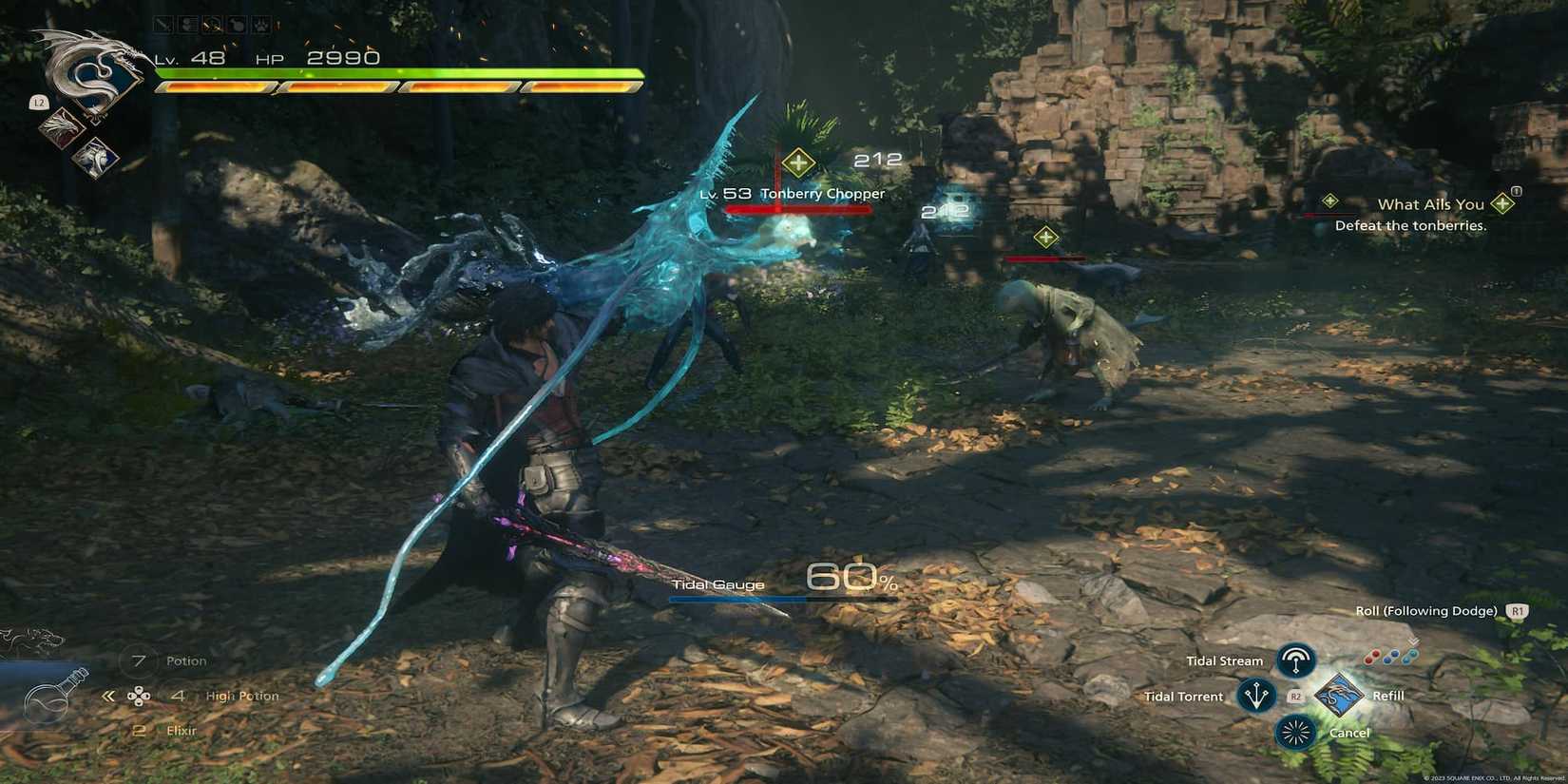The image size is (1568, 784).
Task: Click the d-pad selector beside High Potion
Action: click(140, 696)
